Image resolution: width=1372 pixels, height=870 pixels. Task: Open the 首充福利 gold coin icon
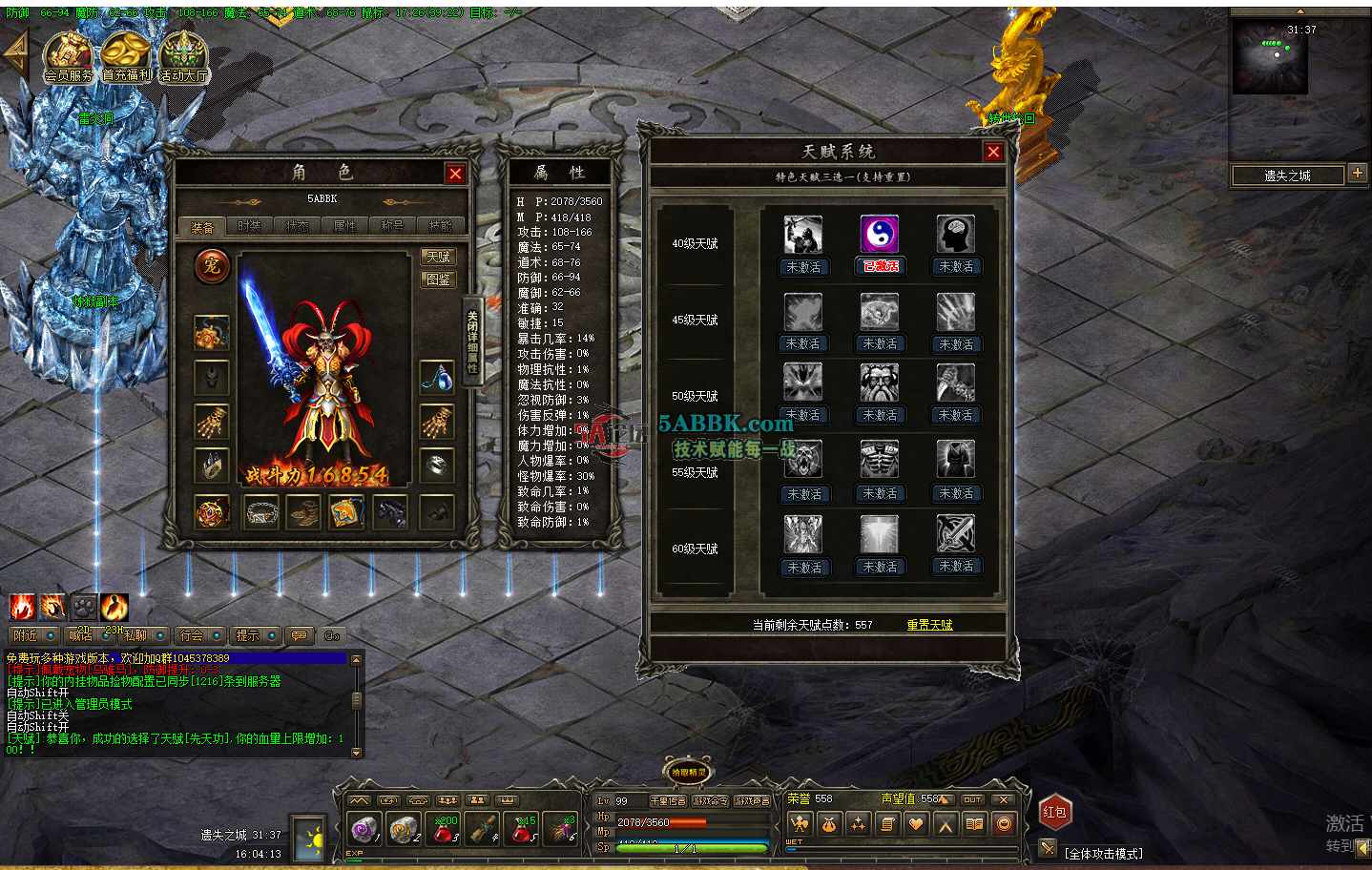click(x=125, y=52)
